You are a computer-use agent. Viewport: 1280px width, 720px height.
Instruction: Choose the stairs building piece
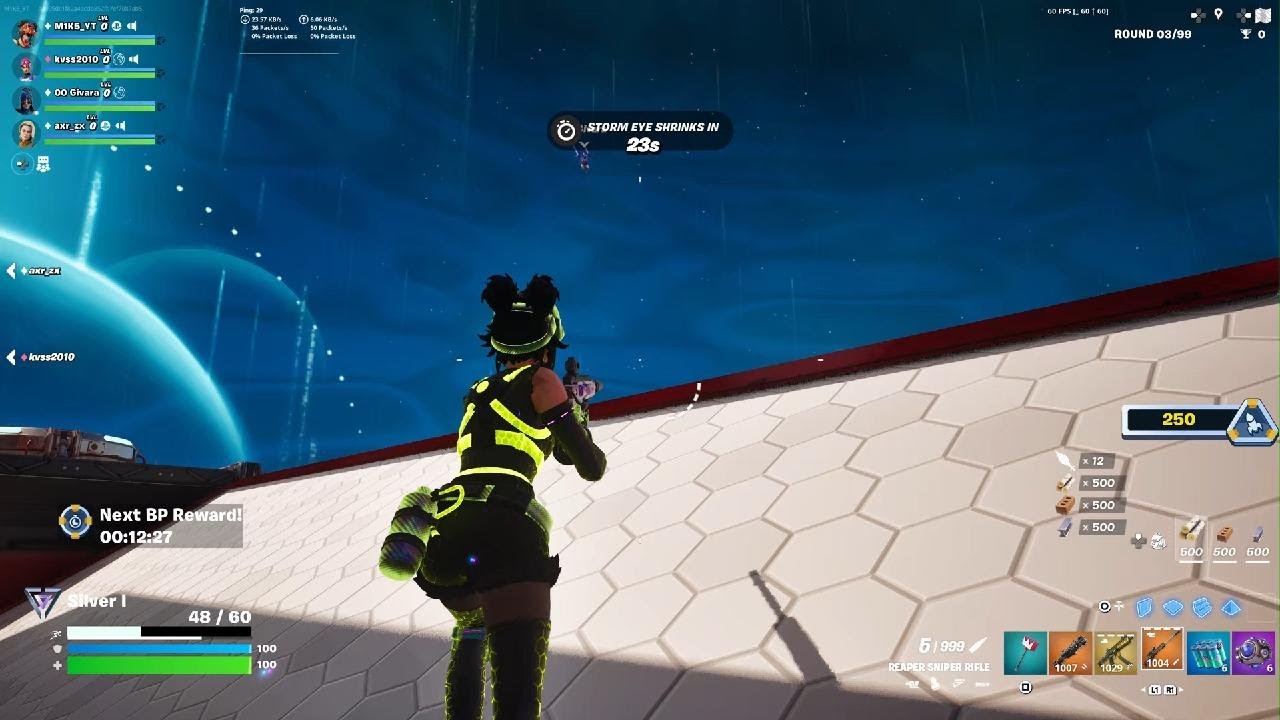(1202, 607)
